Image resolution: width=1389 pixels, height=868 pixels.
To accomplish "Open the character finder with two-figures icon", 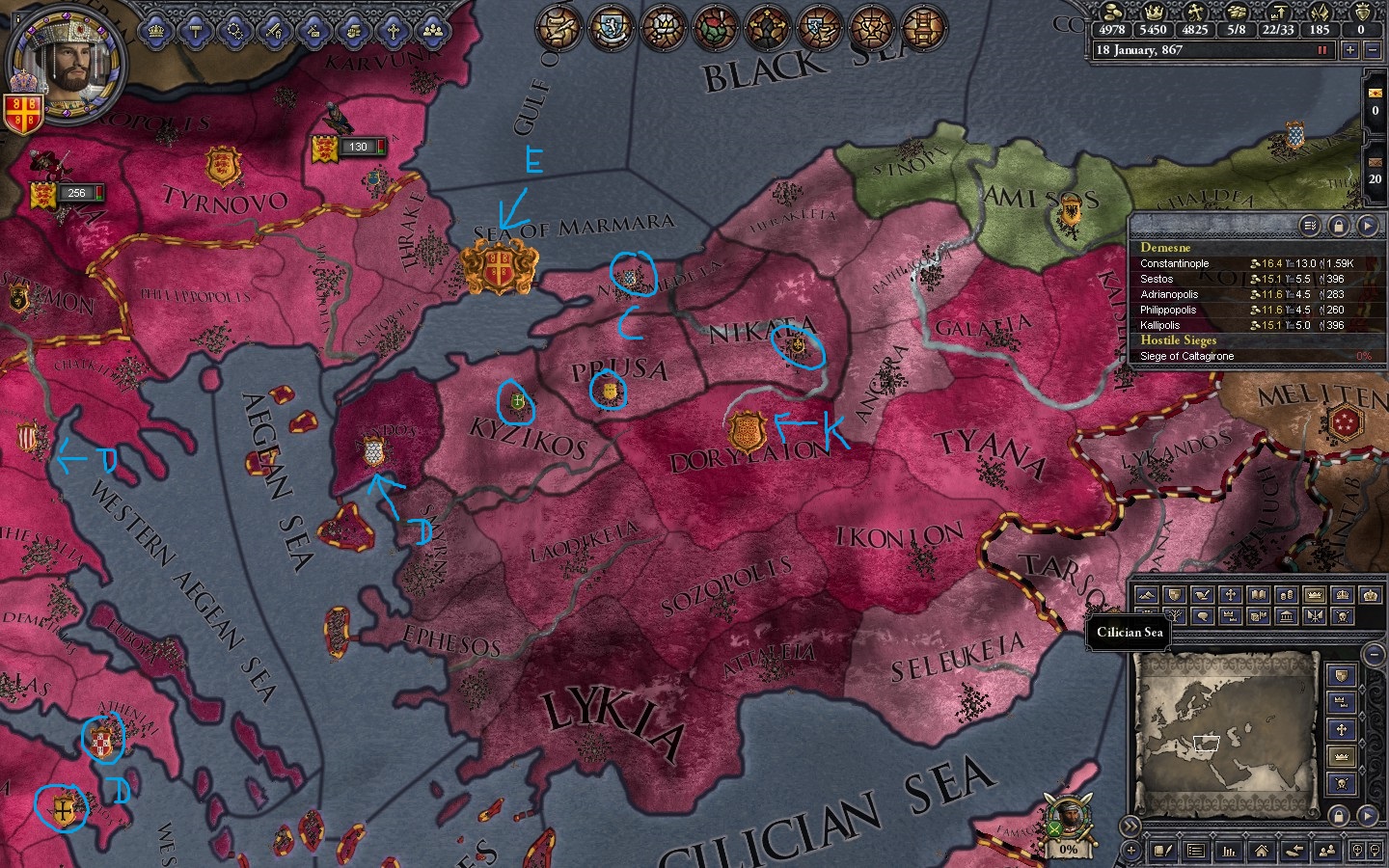I will pyautogui.click(x=1326, y=850).
